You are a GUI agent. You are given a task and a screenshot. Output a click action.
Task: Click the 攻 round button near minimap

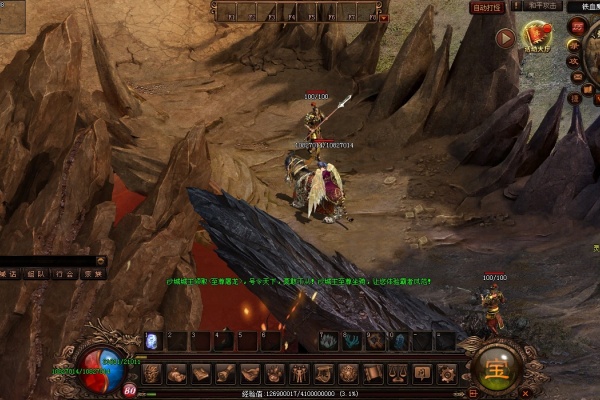coord(574,61)
